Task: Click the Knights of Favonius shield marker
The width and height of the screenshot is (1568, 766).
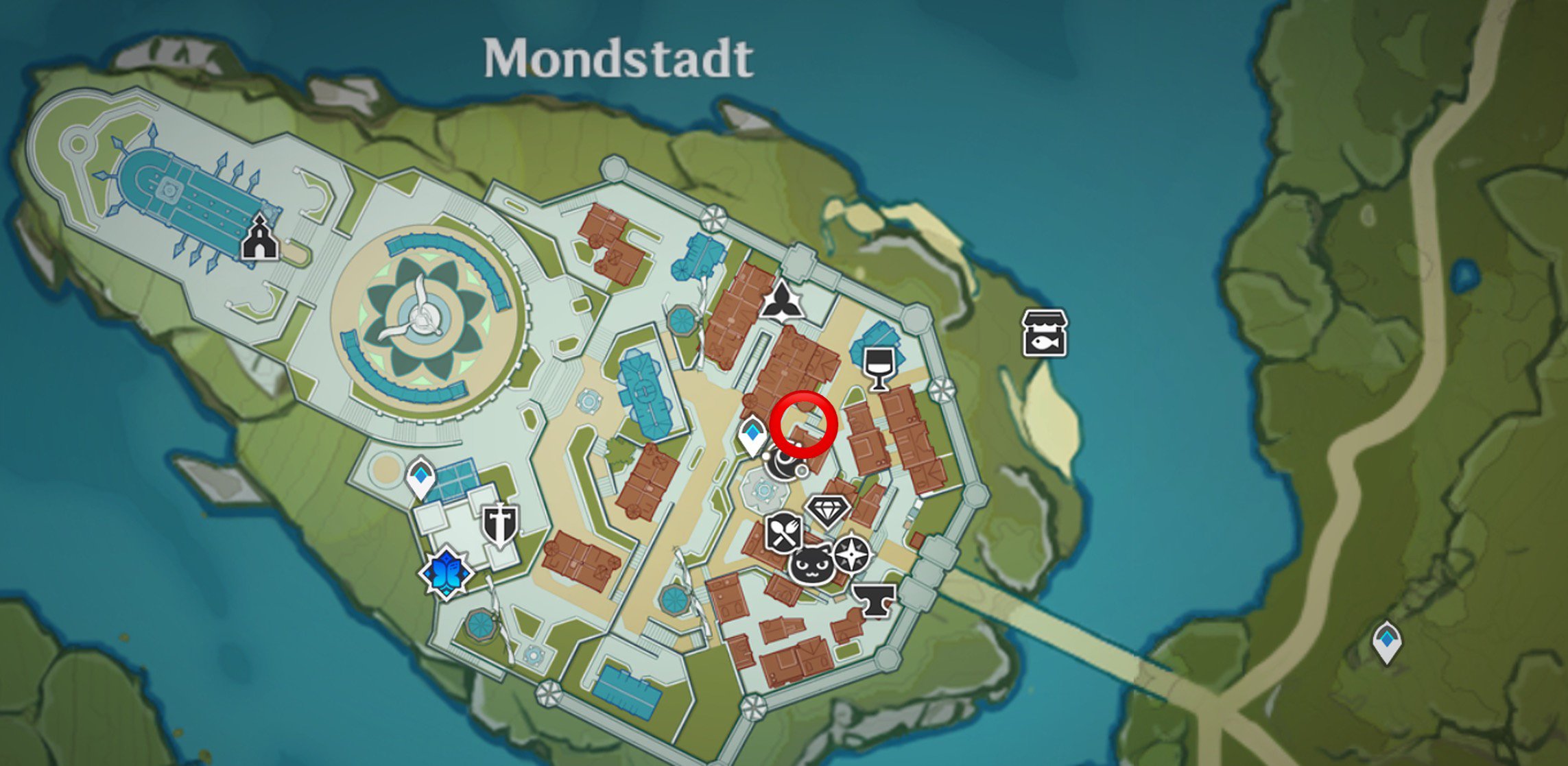Action: point(499,526)
